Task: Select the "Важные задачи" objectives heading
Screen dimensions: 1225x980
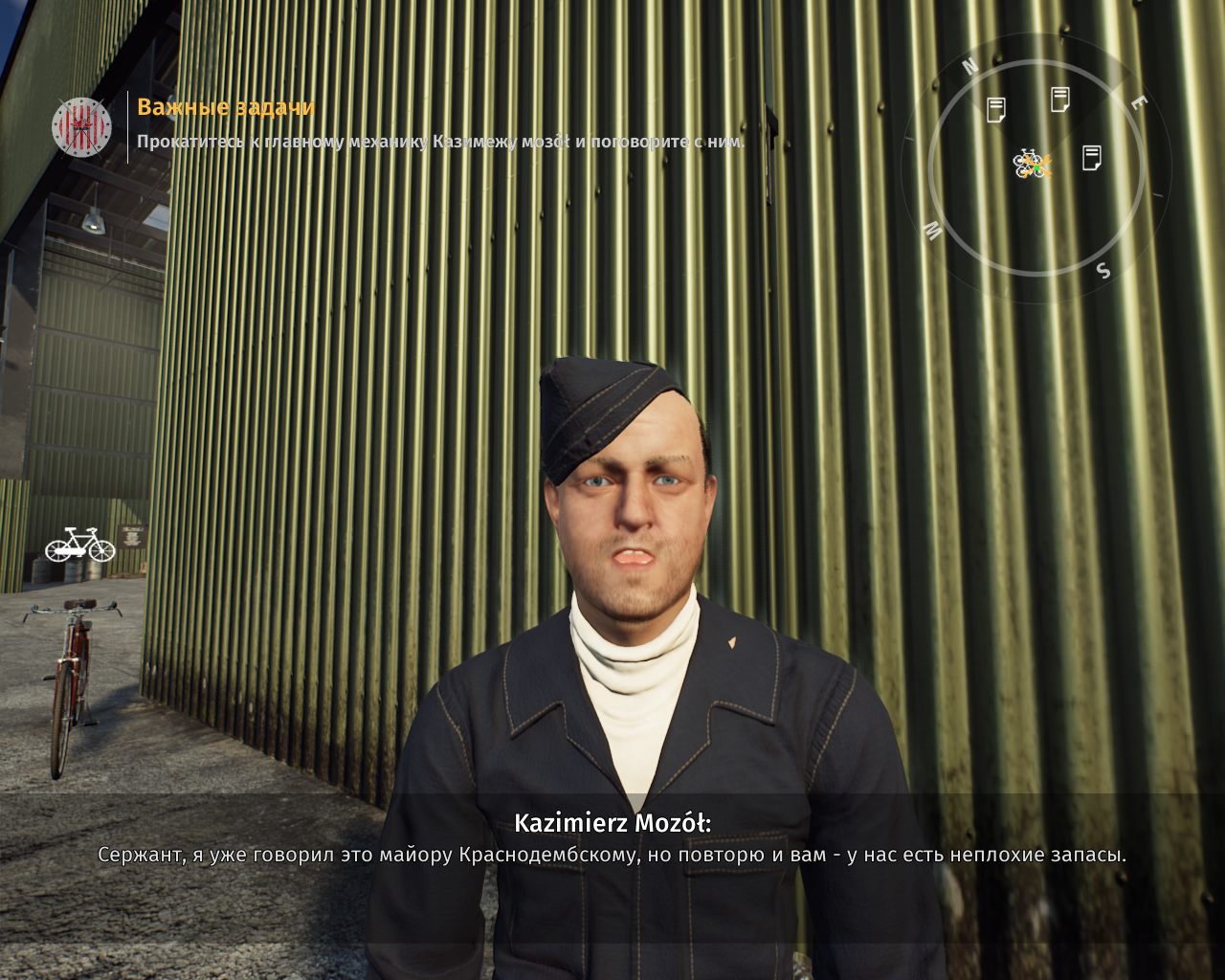Action: pos(226,107)
